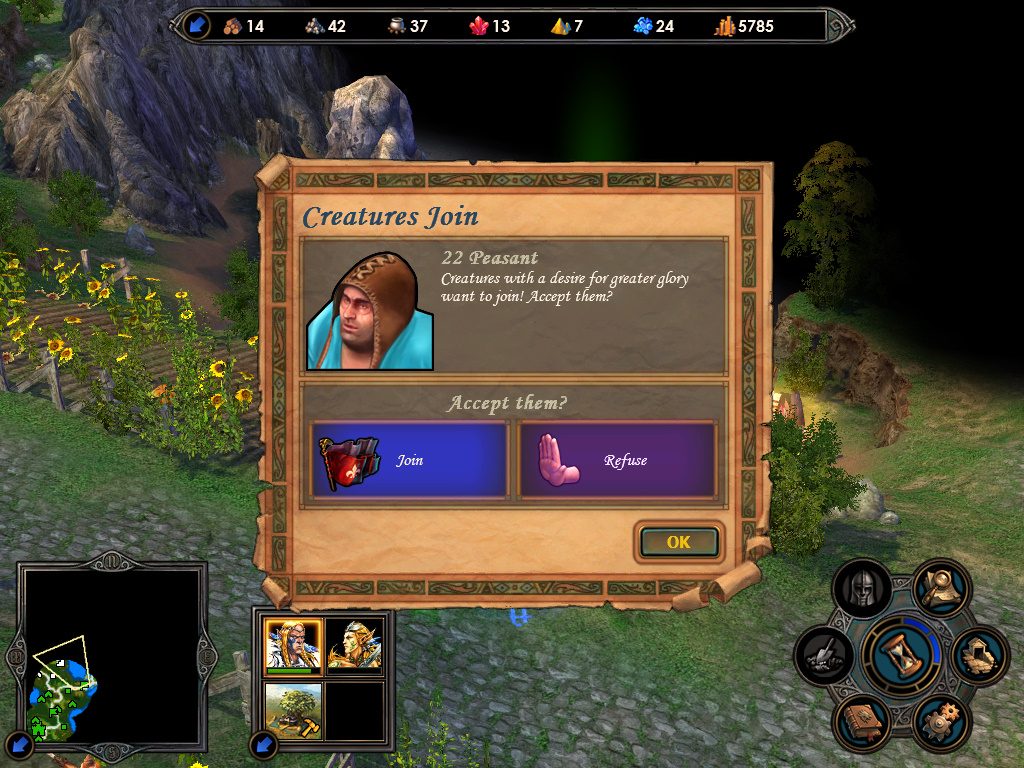This screenshot has width=1024, height=768.
Task: Open the spellbook icon
Action: (x=862, y=719)
